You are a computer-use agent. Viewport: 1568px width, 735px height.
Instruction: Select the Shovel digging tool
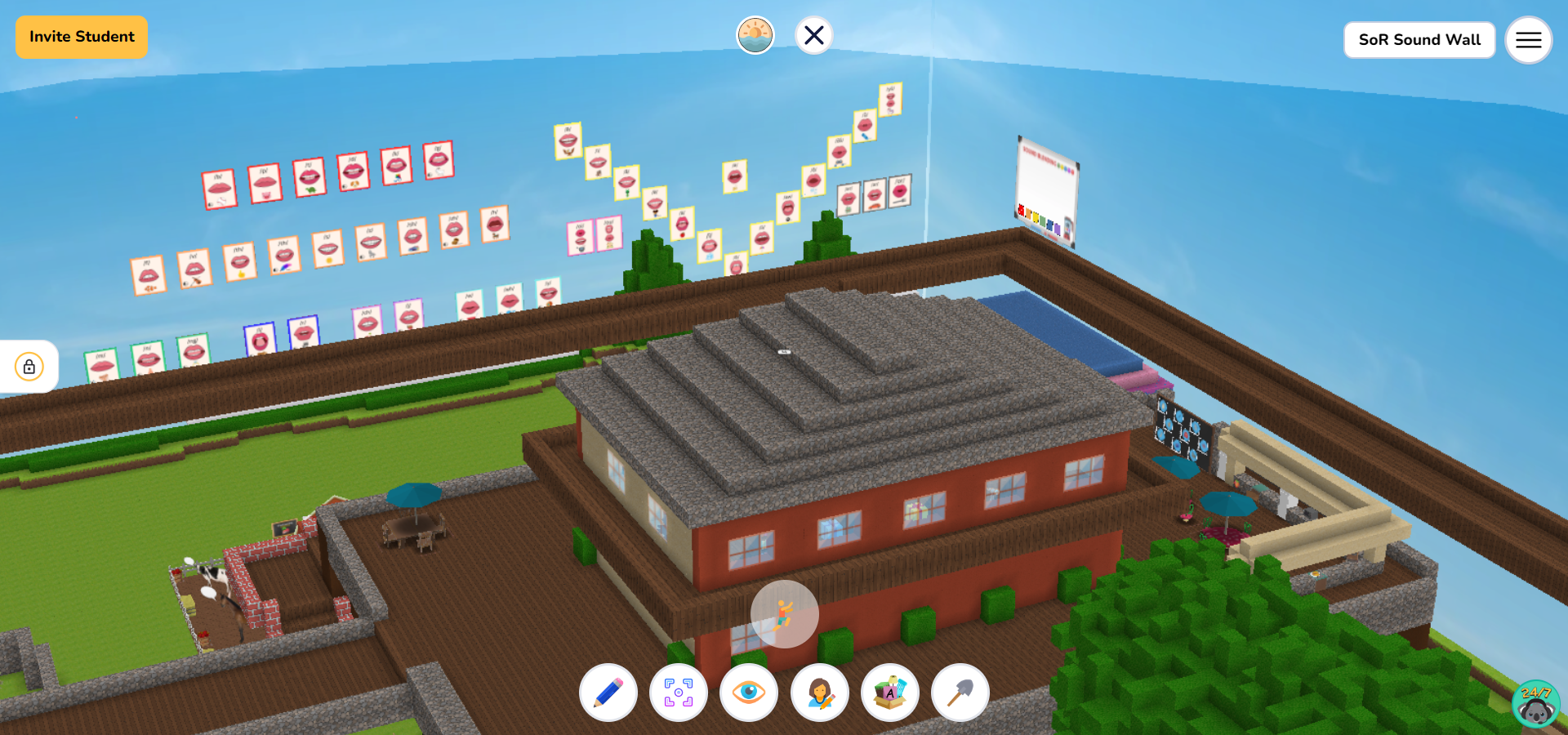(960, 693)
